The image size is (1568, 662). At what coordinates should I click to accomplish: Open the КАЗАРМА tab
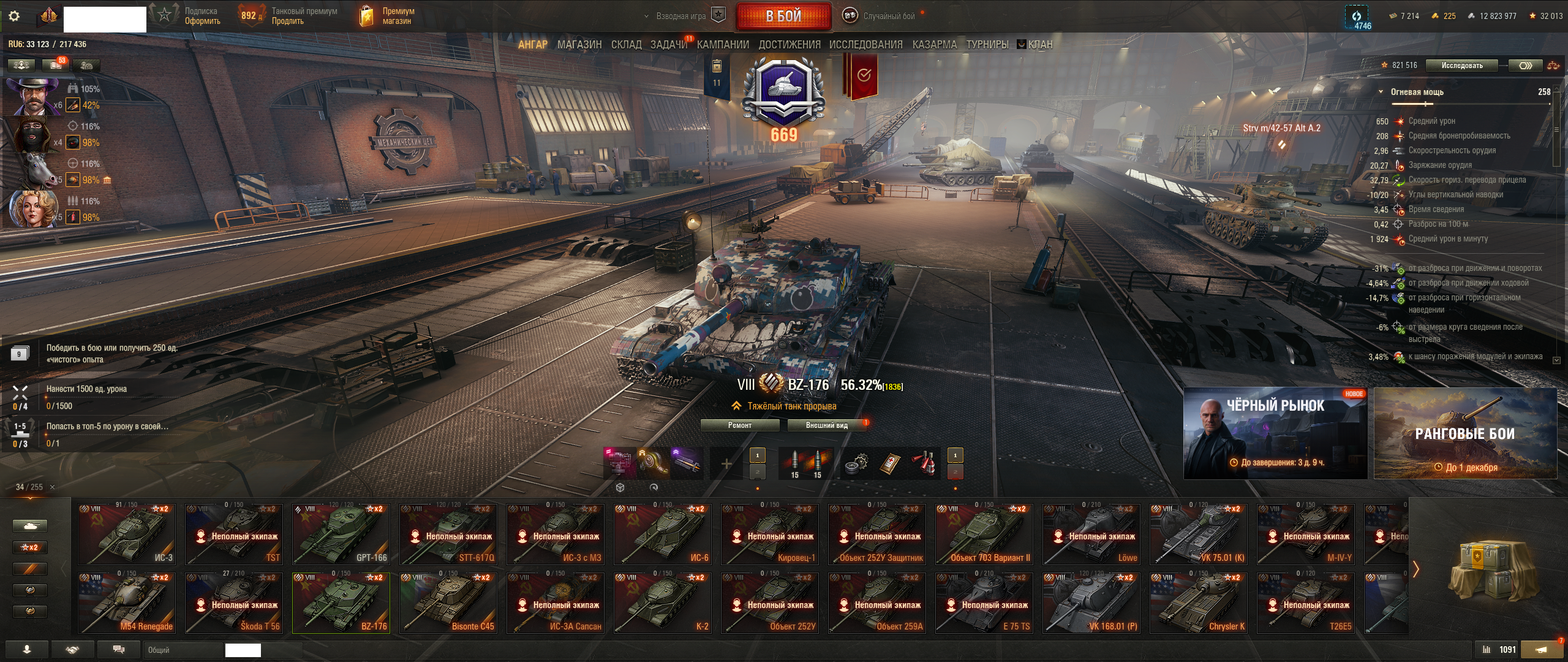tap(934, 44)
